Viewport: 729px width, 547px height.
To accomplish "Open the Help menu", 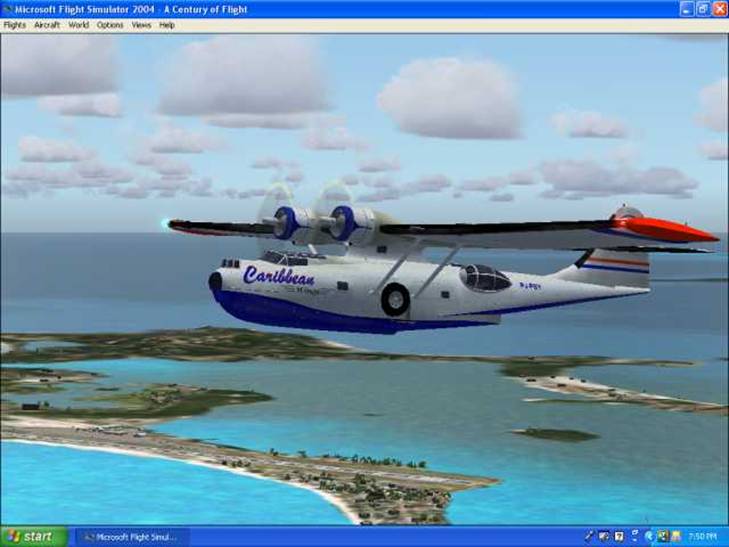I will coord(167,25).
